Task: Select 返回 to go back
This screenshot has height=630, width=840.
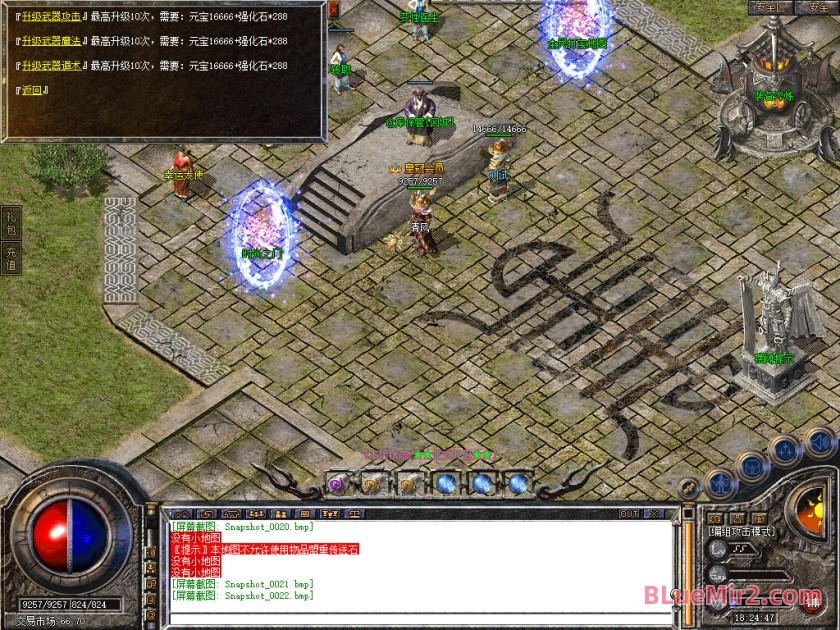Action: tap(33, 90)
